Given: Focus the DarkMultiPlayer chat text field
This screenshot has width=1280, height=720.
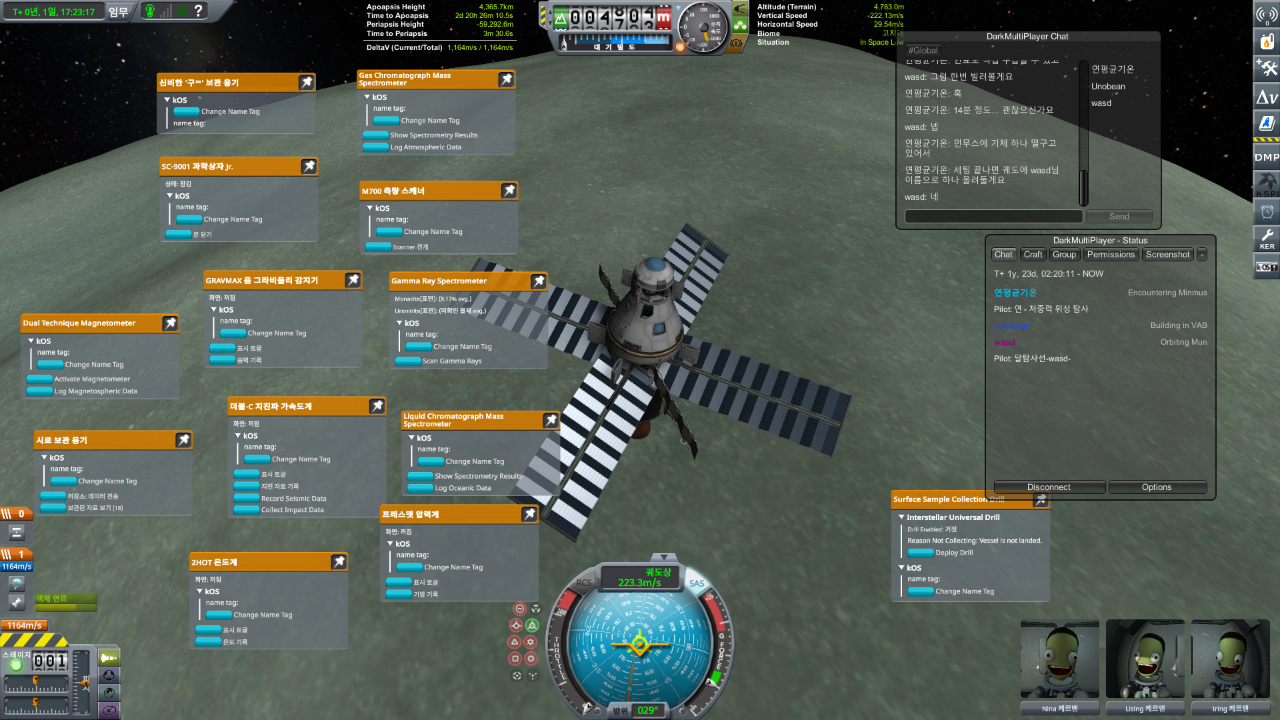Looking at the screenshot, I should (993, 216).
